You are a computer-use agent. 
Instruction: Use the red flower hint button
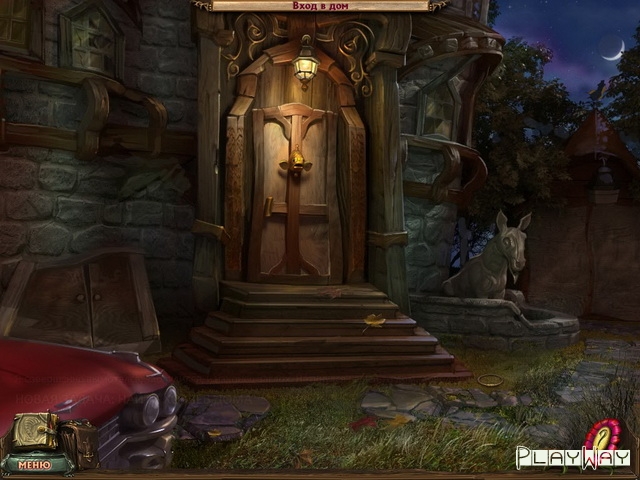click(x=607, y=435)
